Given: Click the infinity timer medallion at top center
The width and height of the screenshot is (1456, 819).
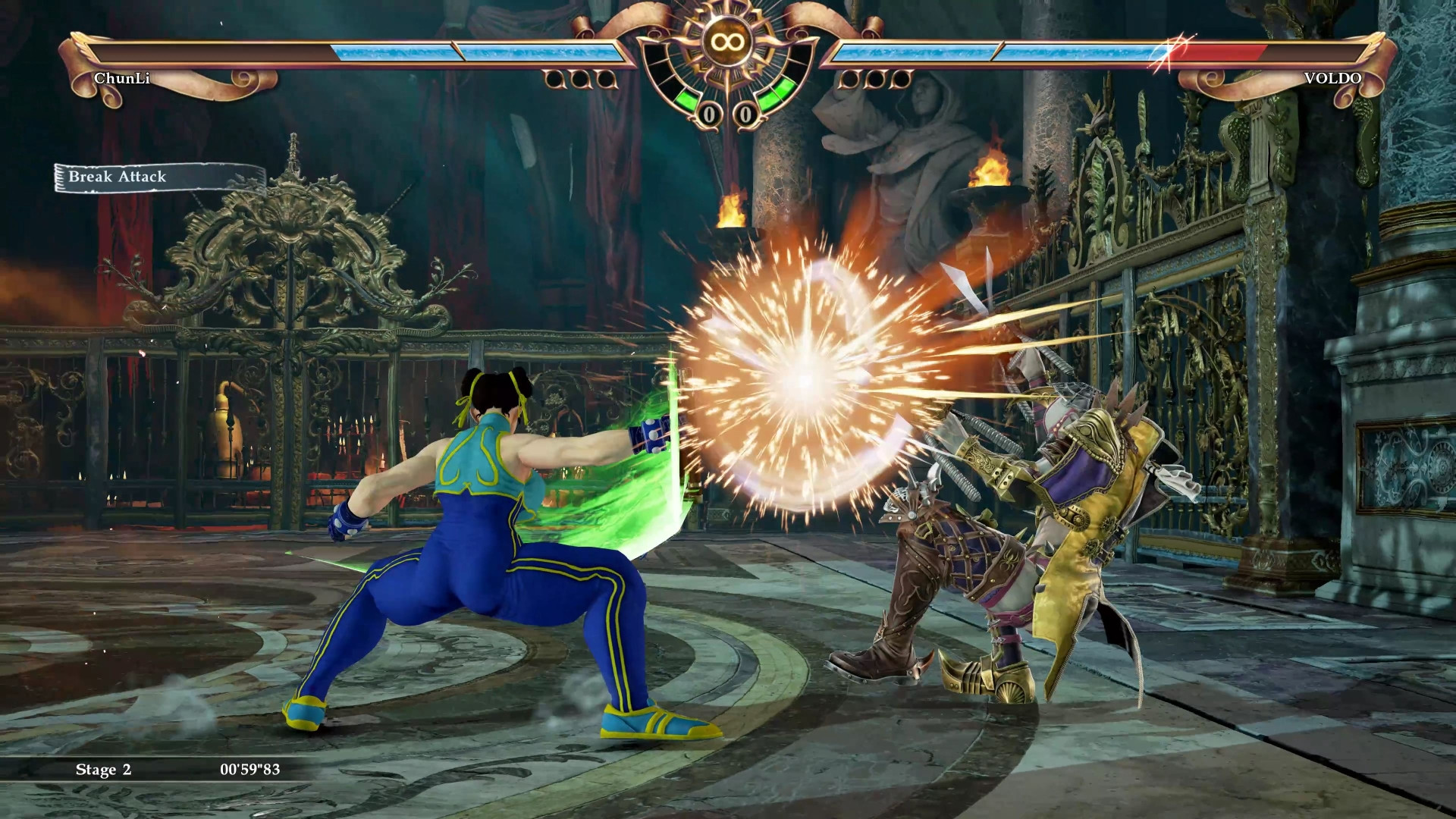Looking at the screenshot, I should [x=726, y=39].
